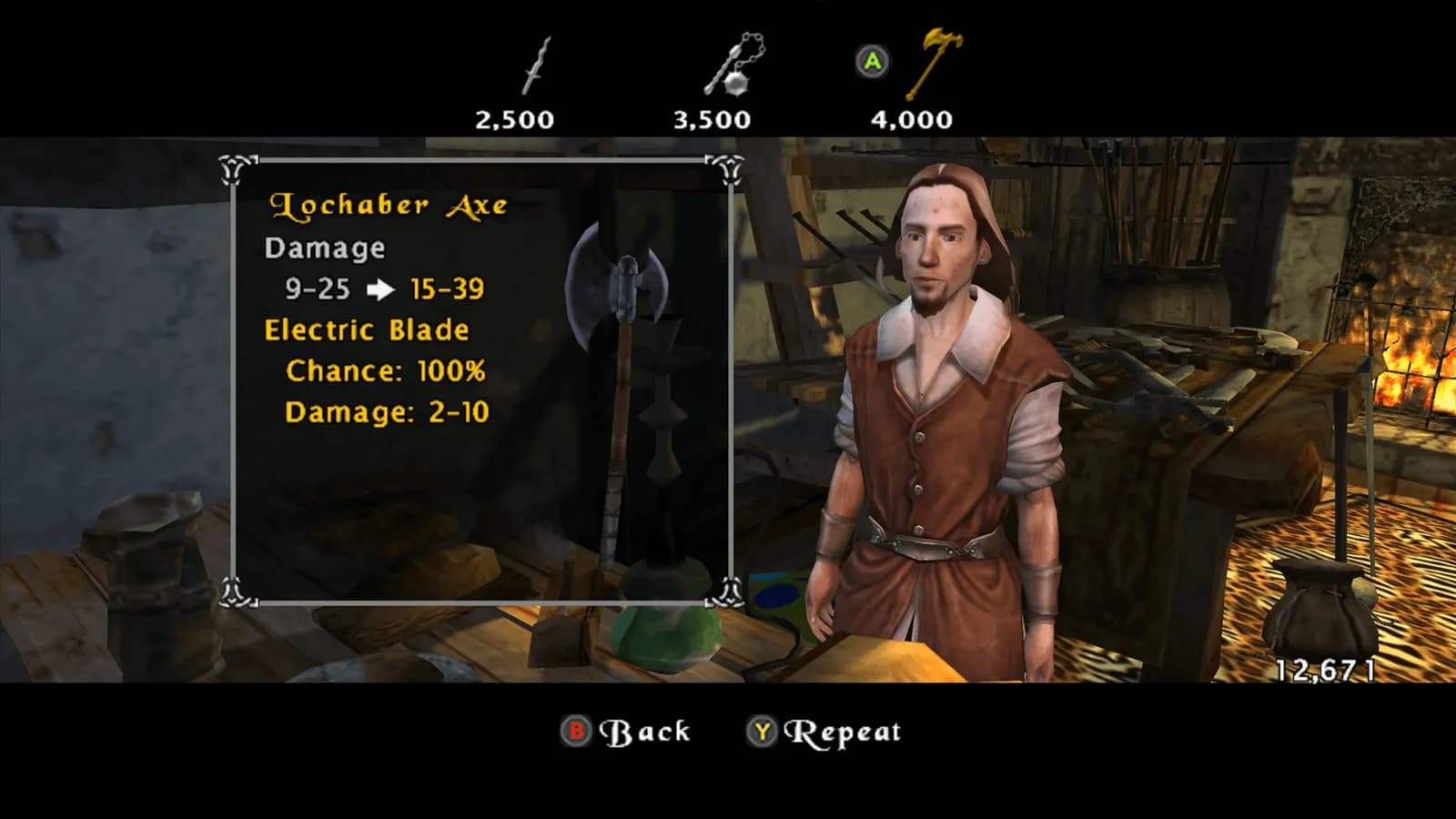Expand the Electric Blade details

click(x=366, y=330)
